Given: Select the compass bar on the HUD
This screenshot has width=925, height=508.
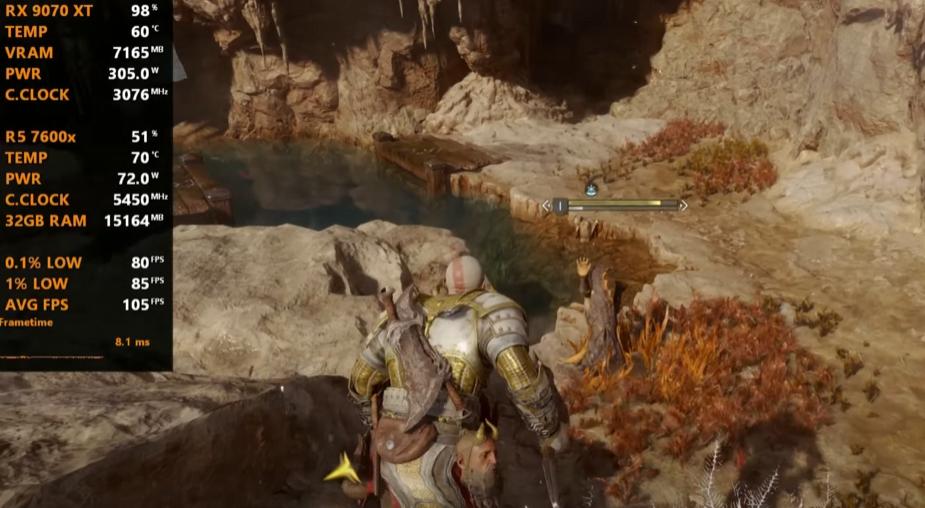Looking at the screenshot, I should click(614, 206).
